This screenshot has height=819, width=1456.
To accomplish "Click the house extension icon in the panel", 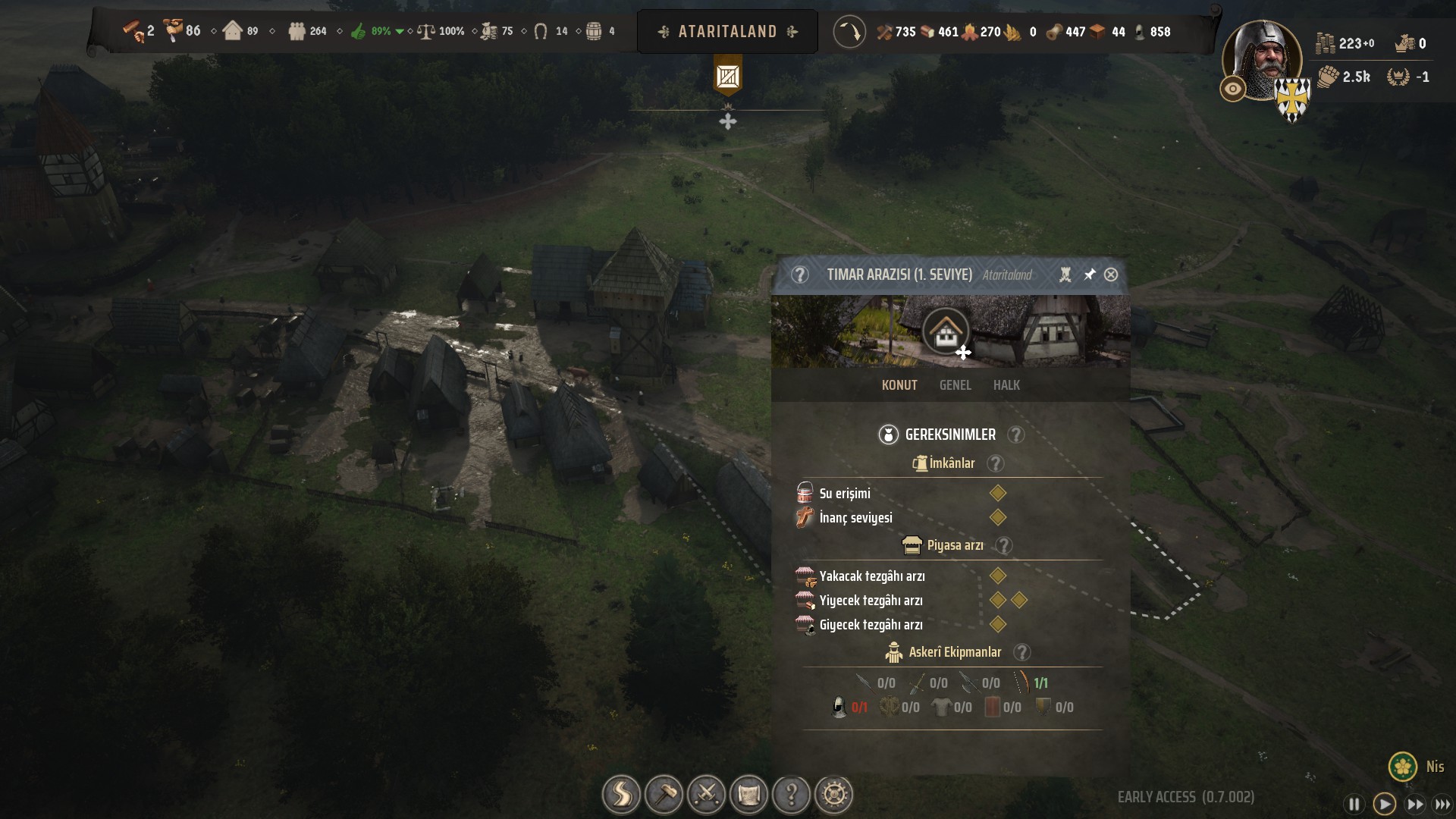I will [945, 331].
